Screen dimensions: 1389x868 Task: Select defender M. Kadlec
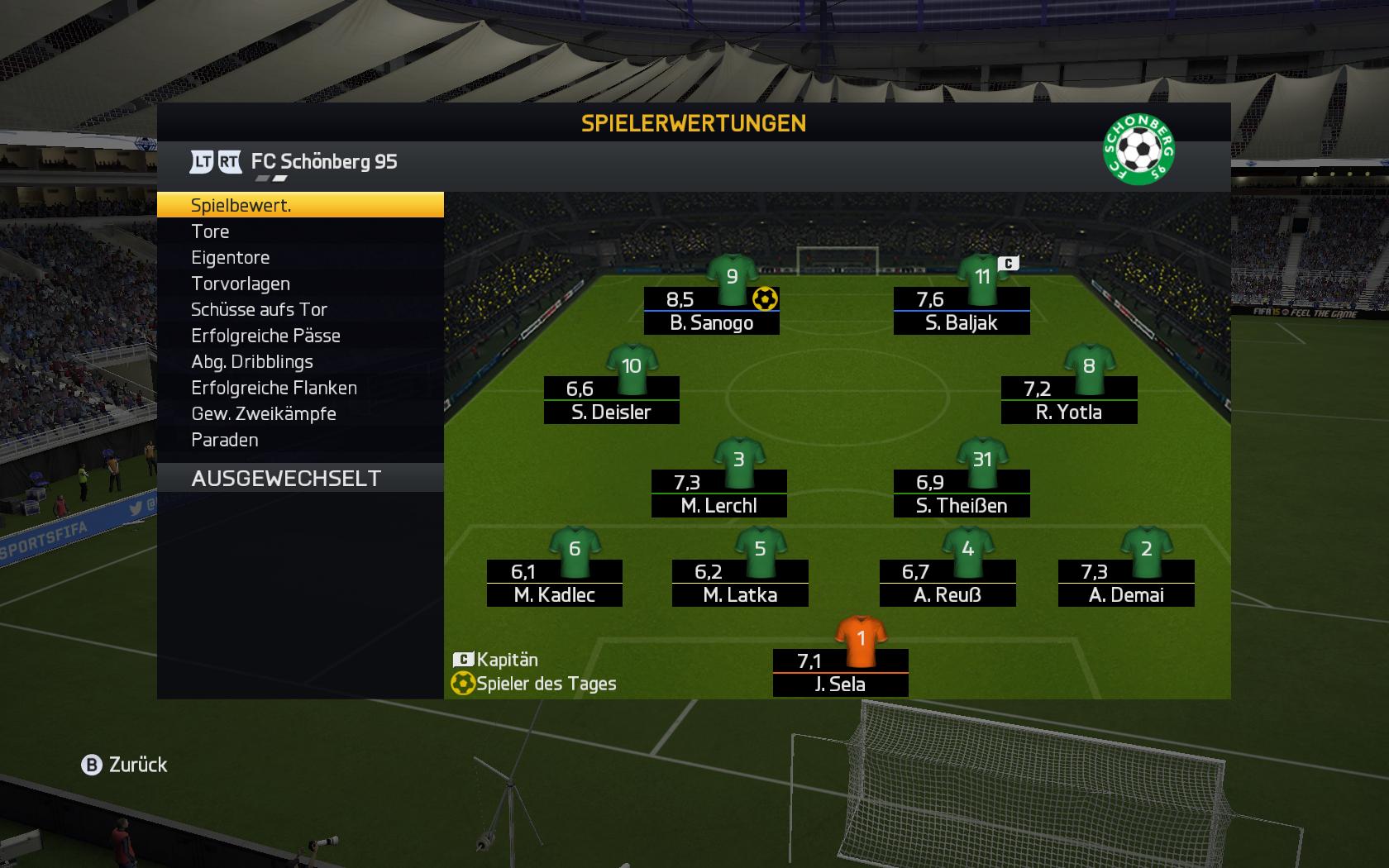tap(554, 583)
